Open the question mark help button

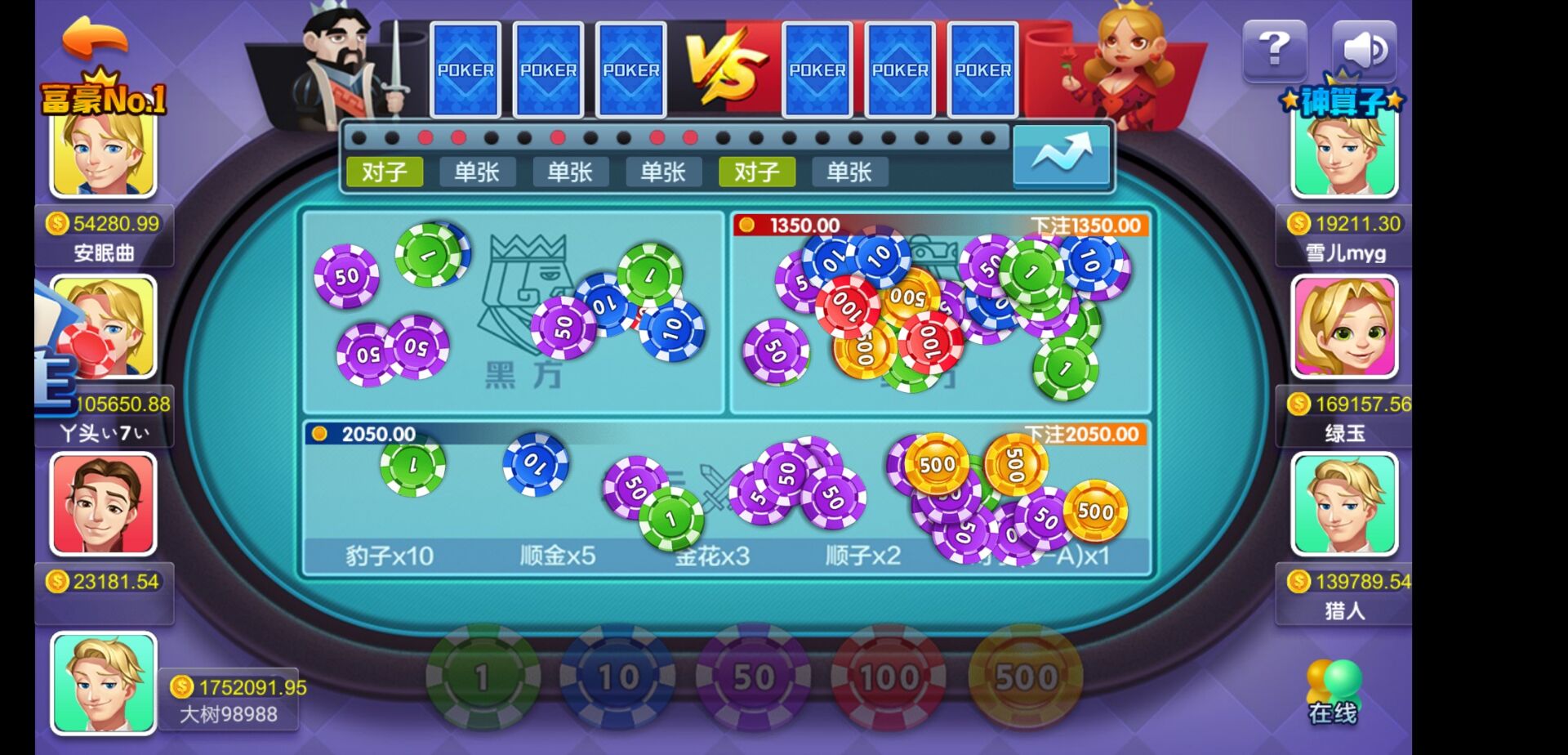pos(1274,51)
